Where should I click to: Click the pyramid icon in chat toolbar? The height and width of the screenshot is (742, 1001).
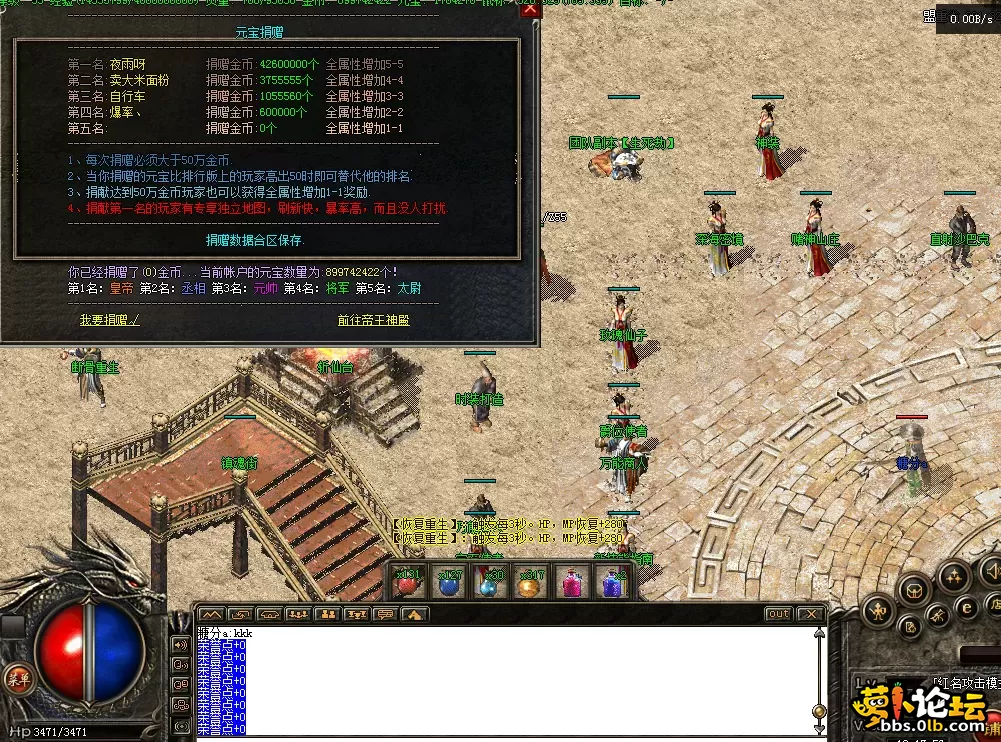point(415,614)
